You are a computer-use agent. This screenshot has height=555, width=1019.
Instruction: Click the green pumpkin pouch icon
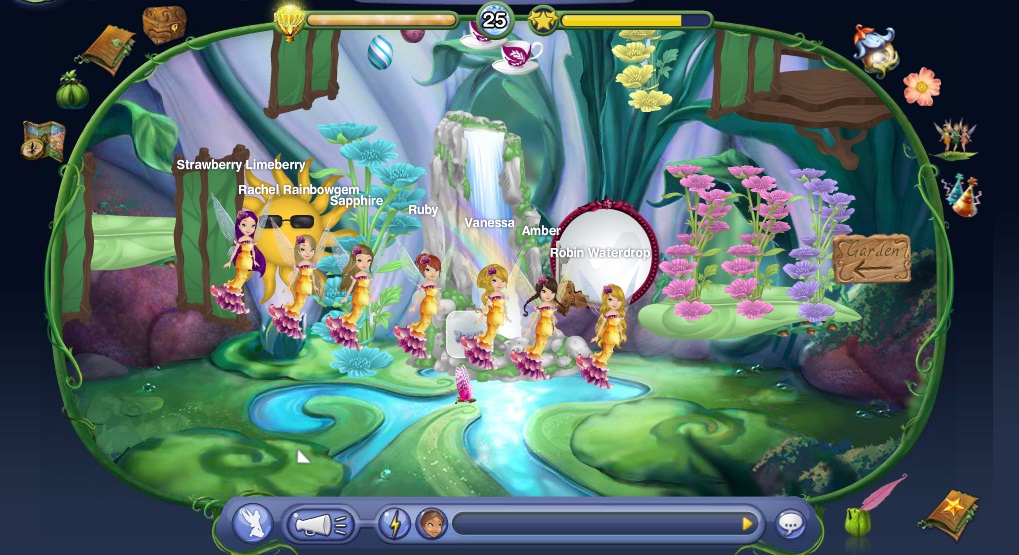tap(71, 92)
